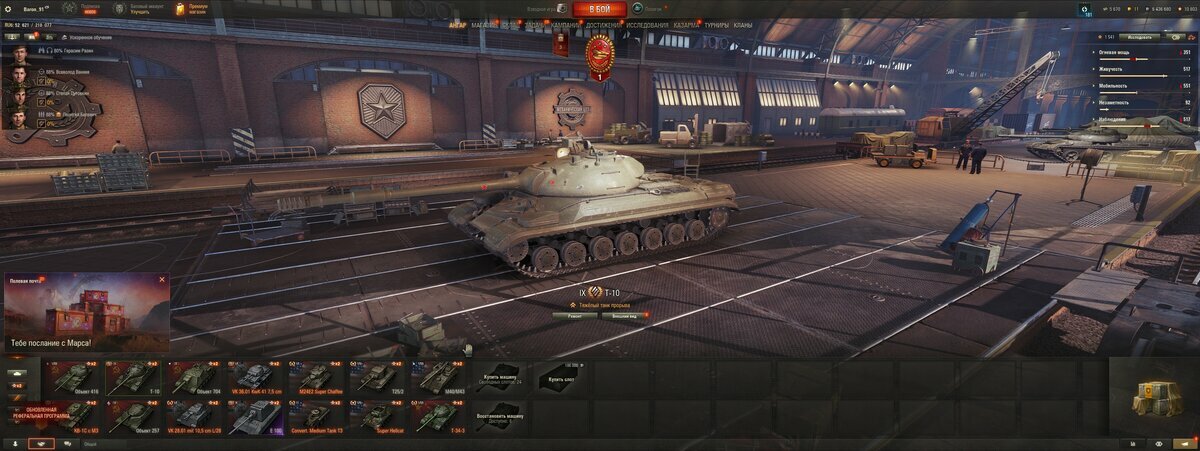Screen dimensions: 1200x451
Task: Open the Премиум магазин (Premium shop)
Action: point(191,9)
